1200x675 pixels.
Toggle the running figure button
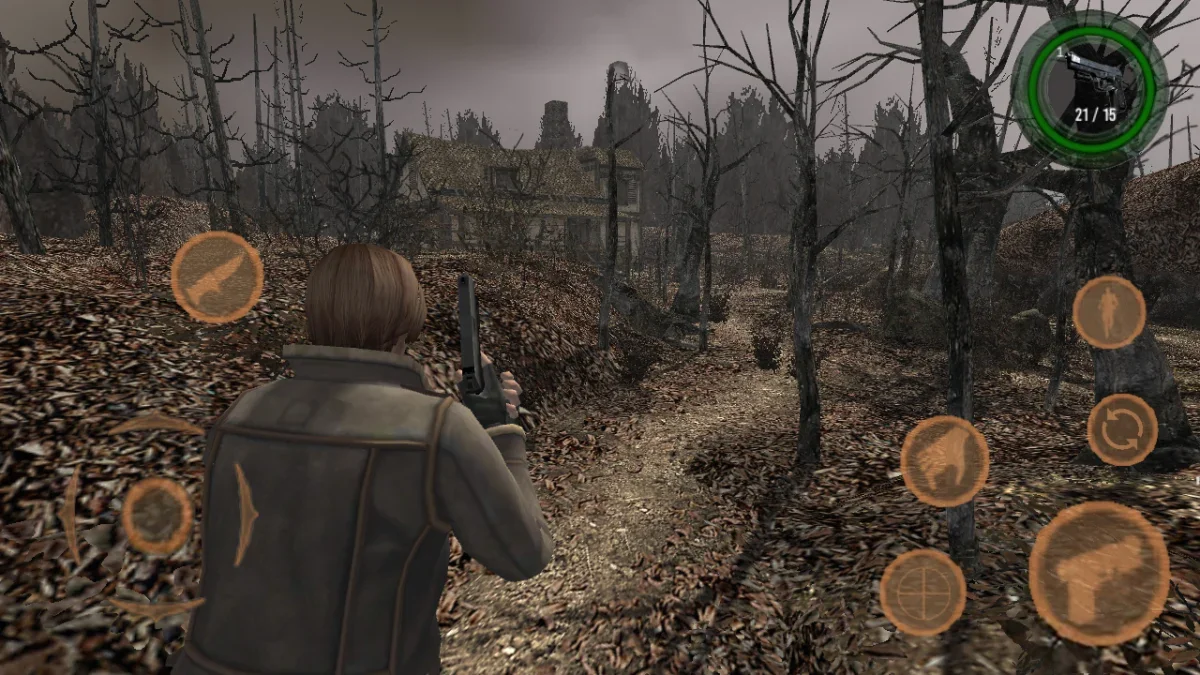(1109, 312)
